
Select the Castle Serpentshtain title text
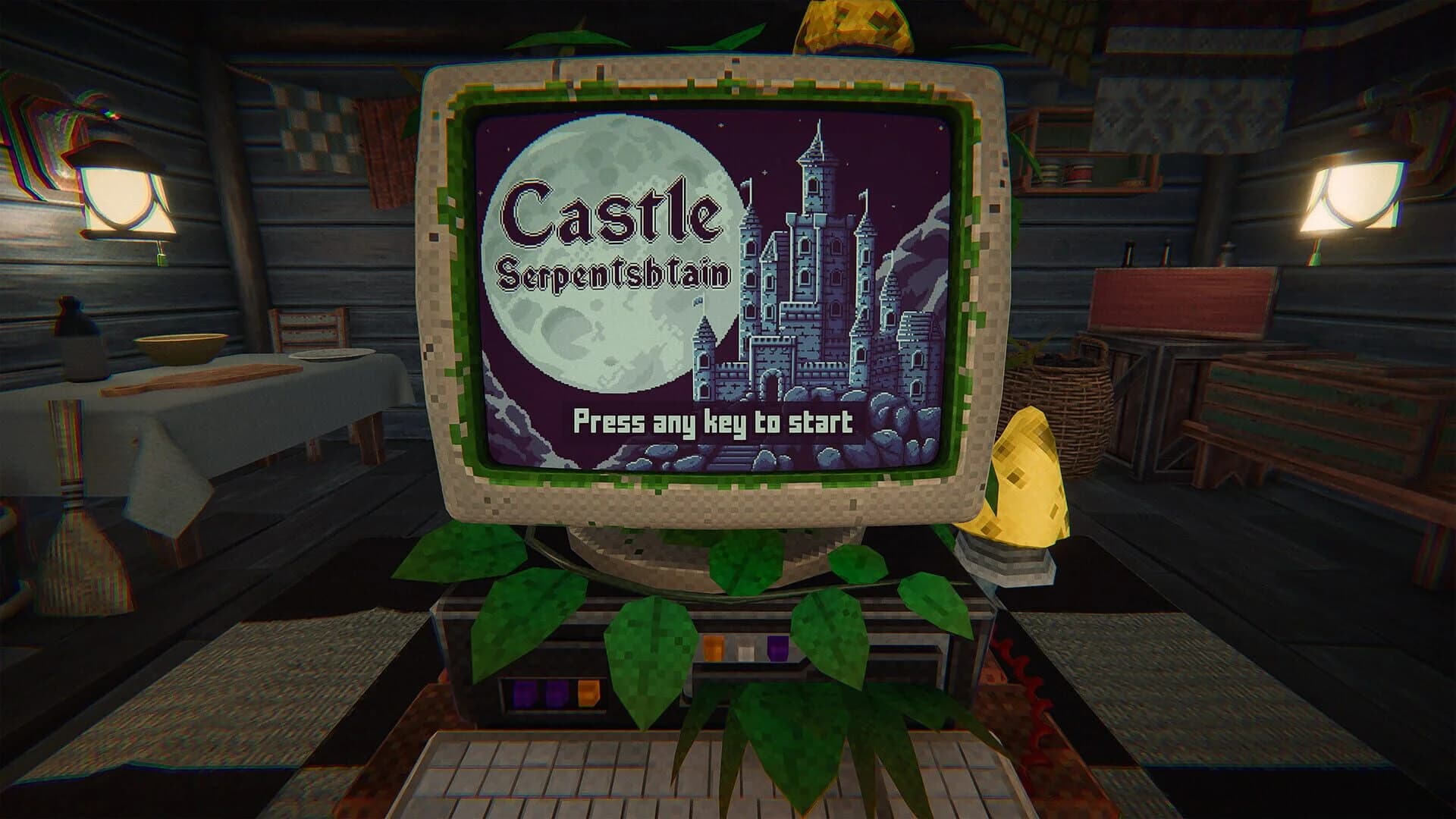[x=614, y=239]
